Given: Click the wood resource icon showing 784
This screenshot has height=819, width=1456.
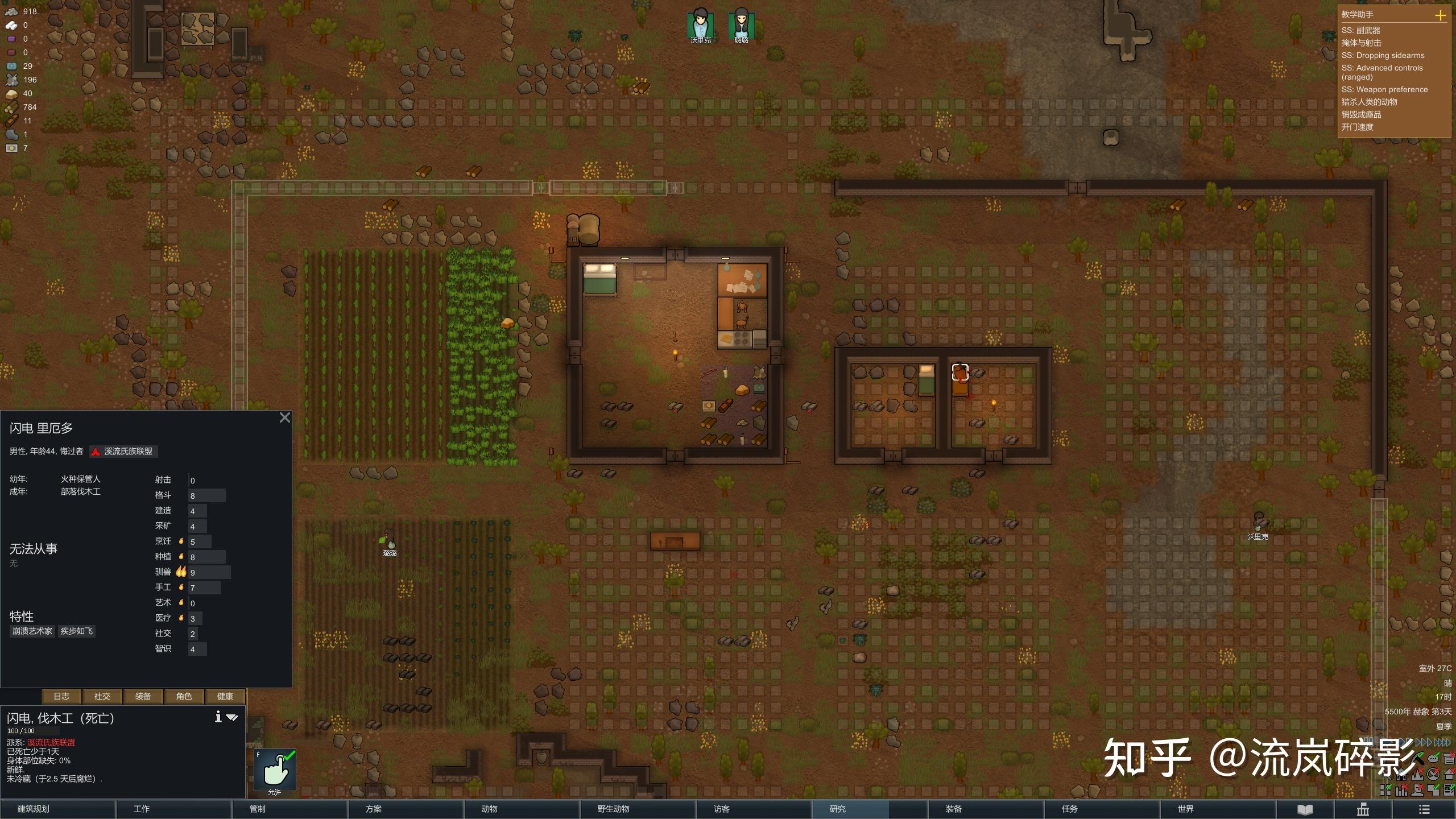Looking at the screenshot, I should [13, 106].
